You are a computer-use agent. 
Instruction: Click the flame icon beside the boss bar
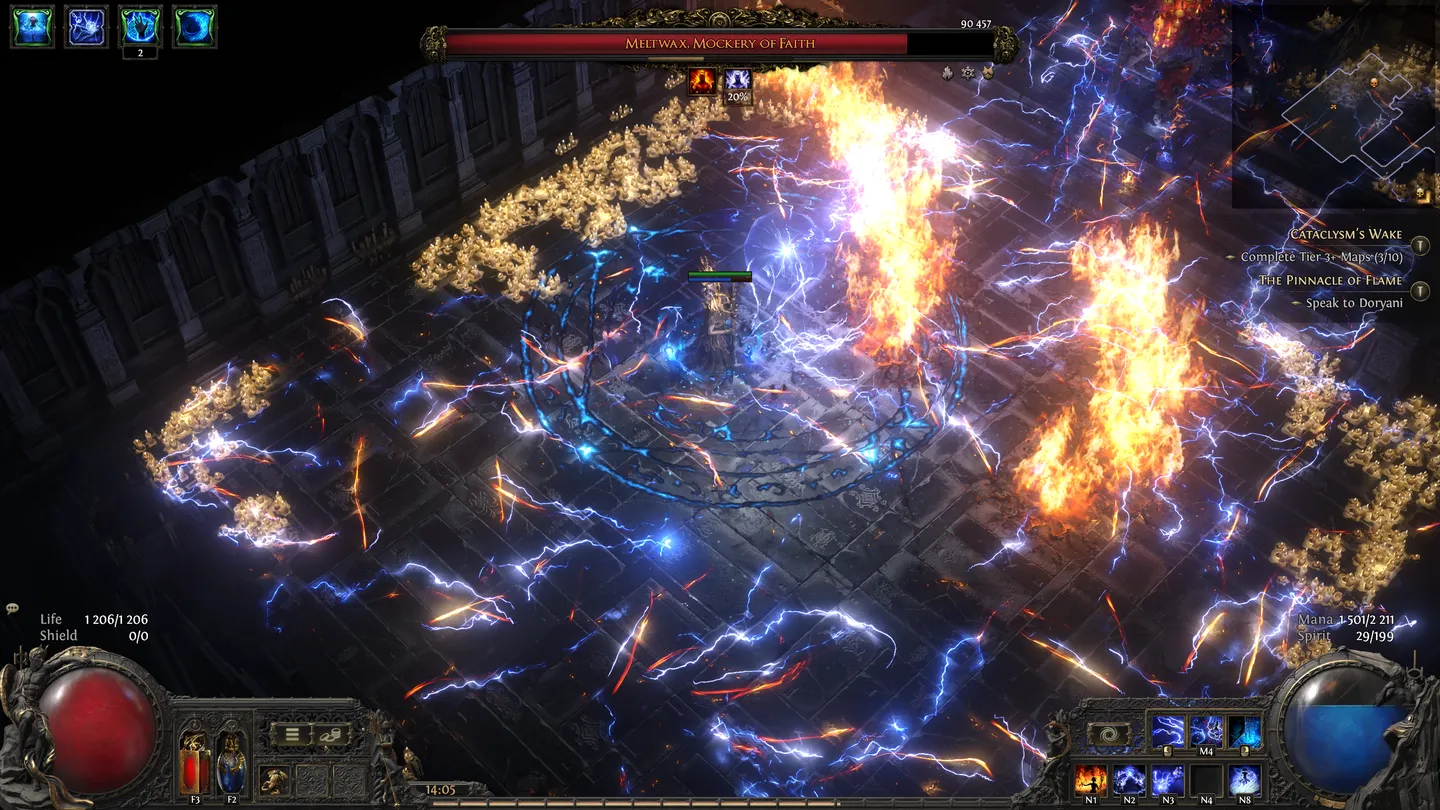tap(946, 74)
